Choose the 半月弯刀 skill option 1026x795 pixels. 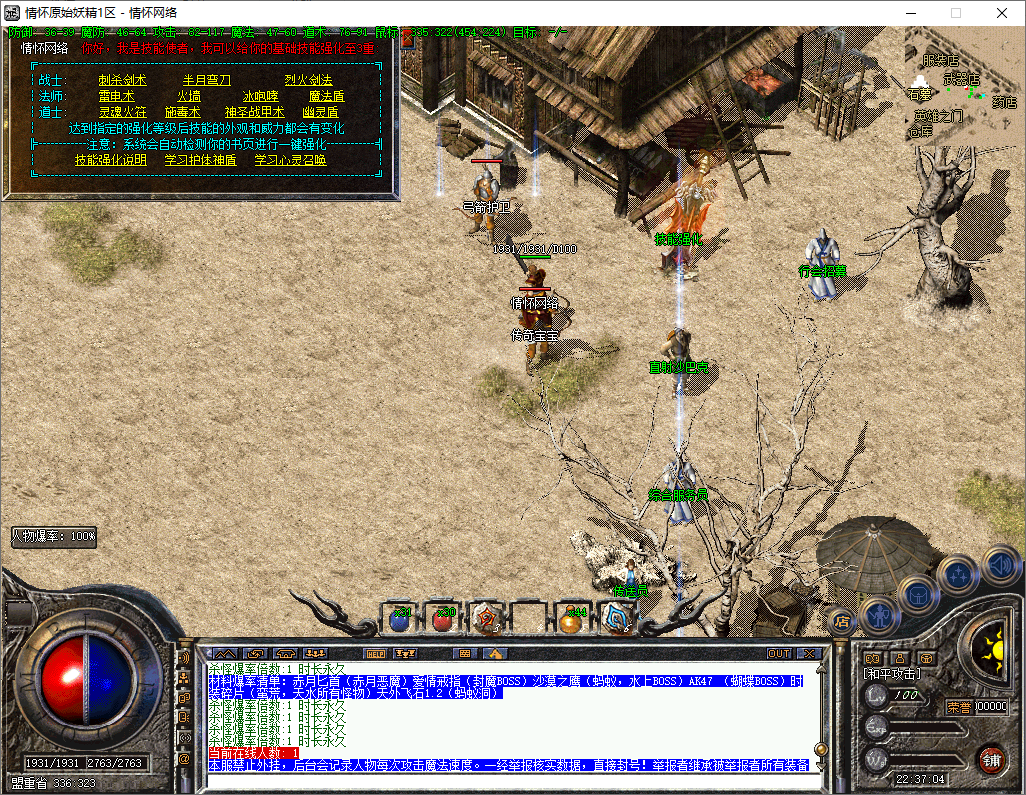206,80
